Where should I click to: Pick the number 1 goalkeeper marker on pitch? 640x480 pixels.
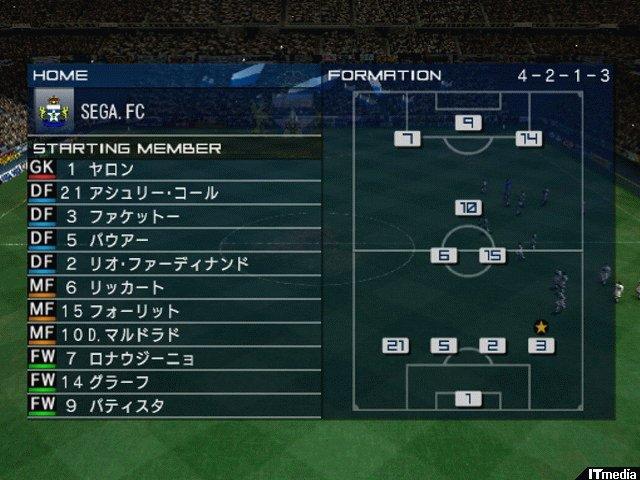tap(468, 399)
